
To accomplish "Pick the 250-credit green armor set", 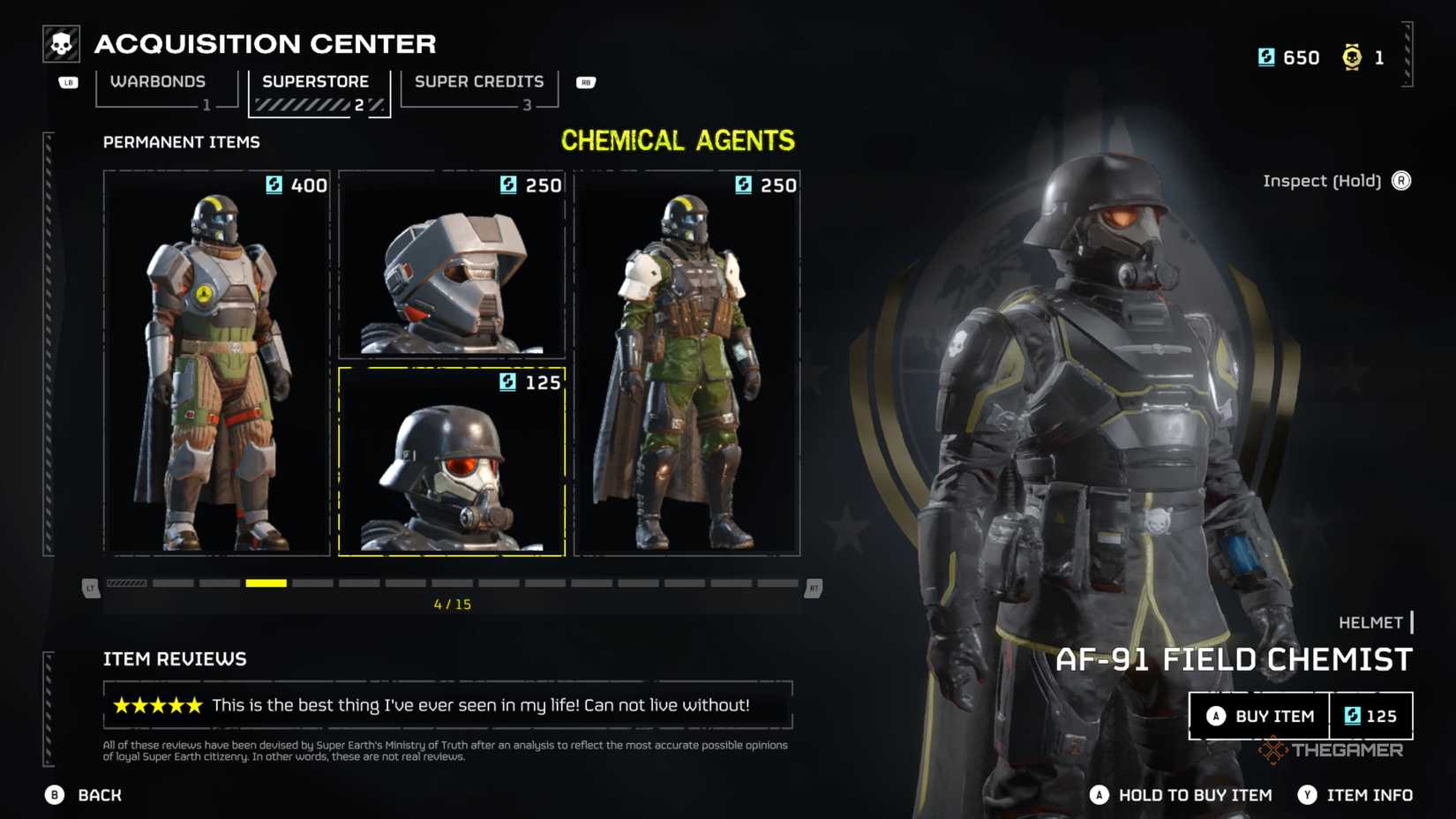I will point(687,363).
